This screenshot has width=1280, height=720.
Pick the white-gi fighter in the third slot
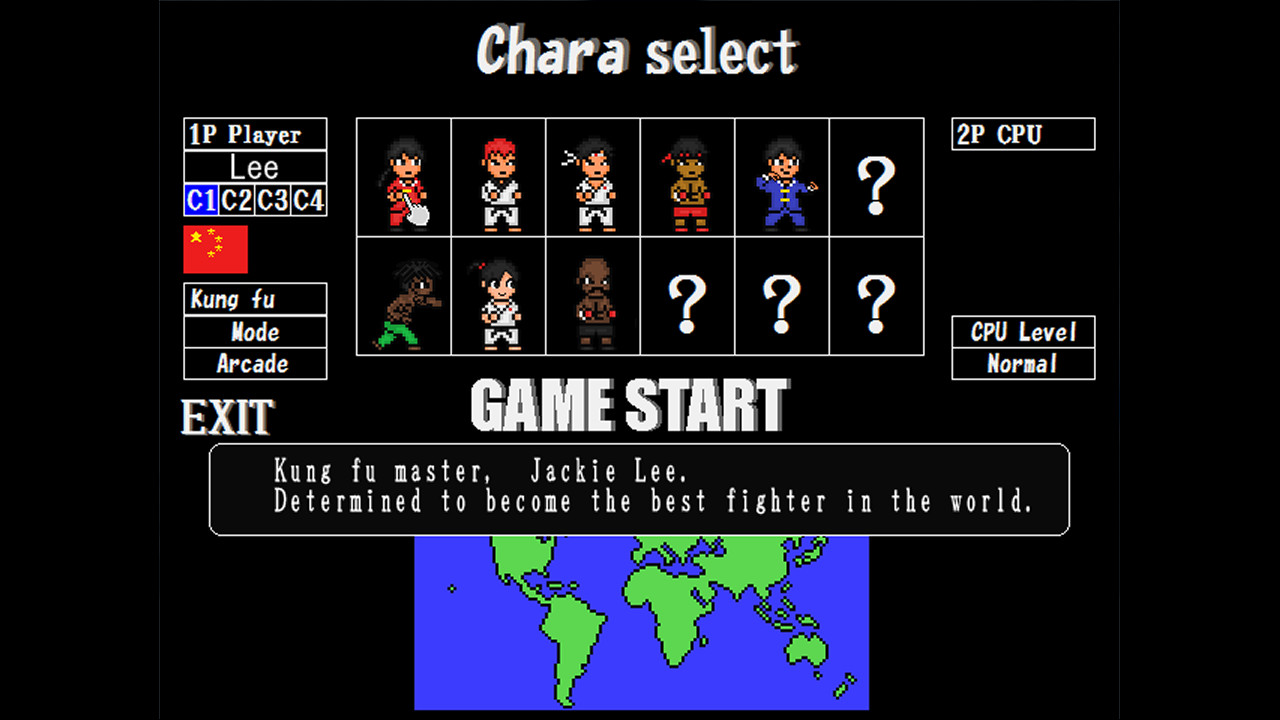click(593, 177)
